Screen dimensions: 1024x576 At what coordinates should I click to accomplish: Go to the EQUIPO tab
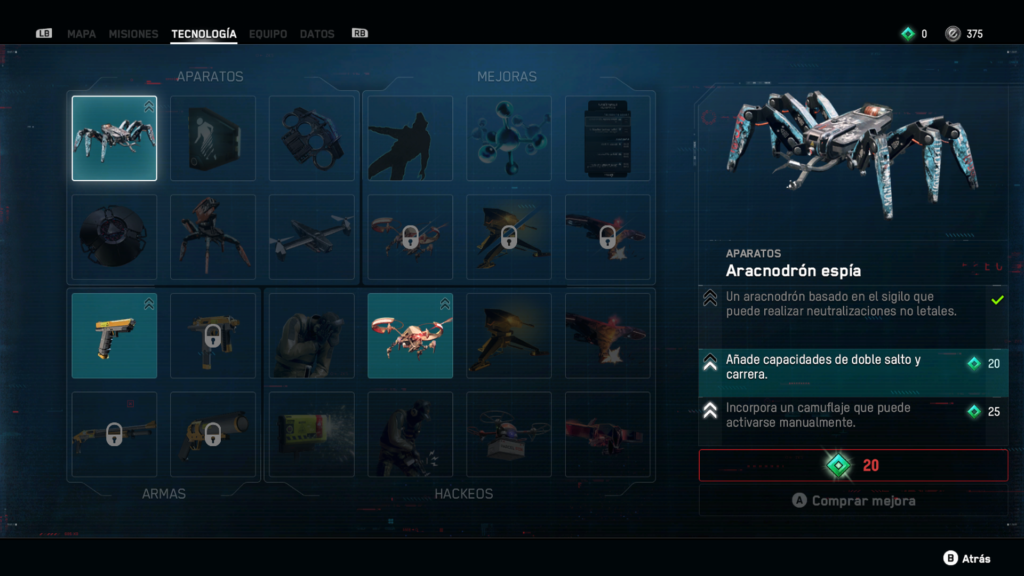[268, 34]
